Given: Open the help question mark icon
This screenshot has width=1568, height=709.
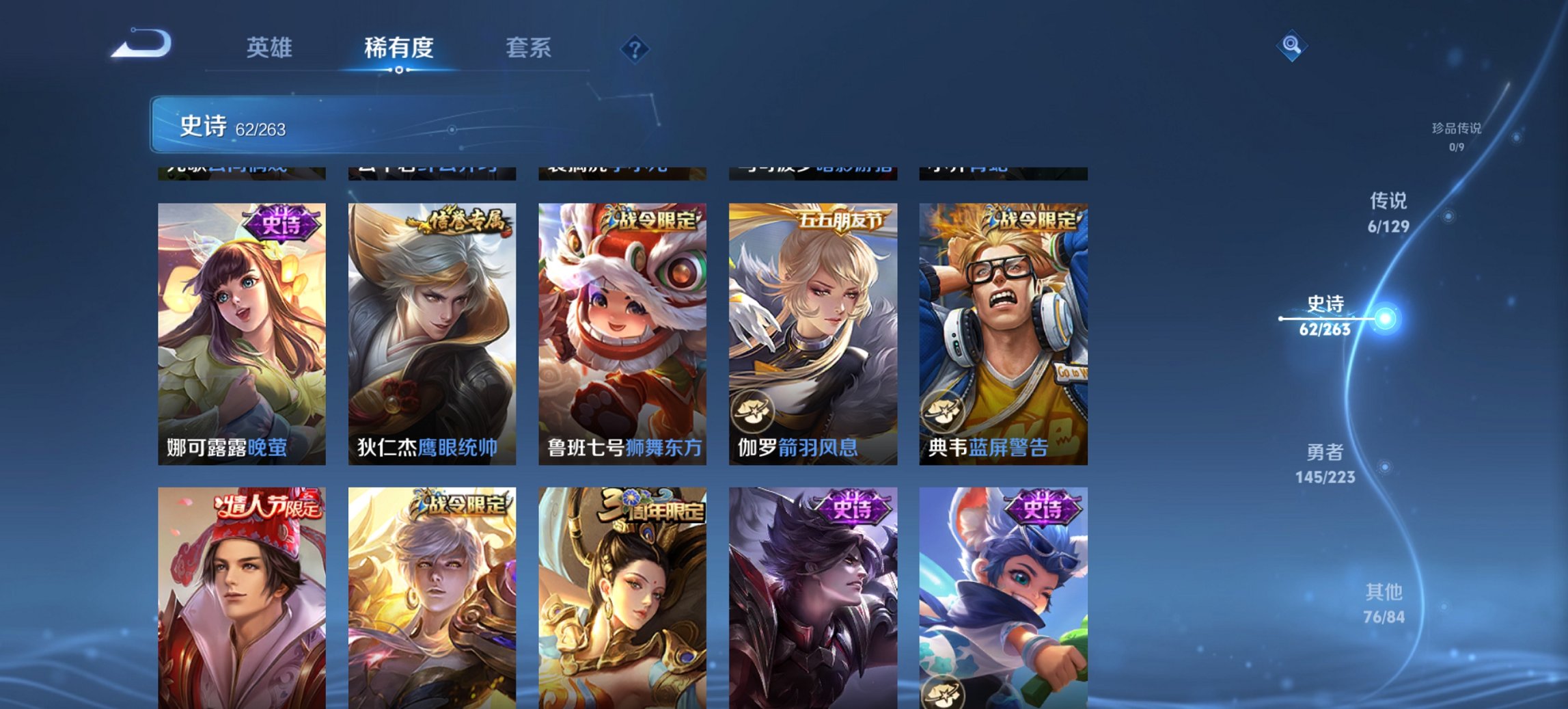Looking at the screenshot, I should pos(635,48).
